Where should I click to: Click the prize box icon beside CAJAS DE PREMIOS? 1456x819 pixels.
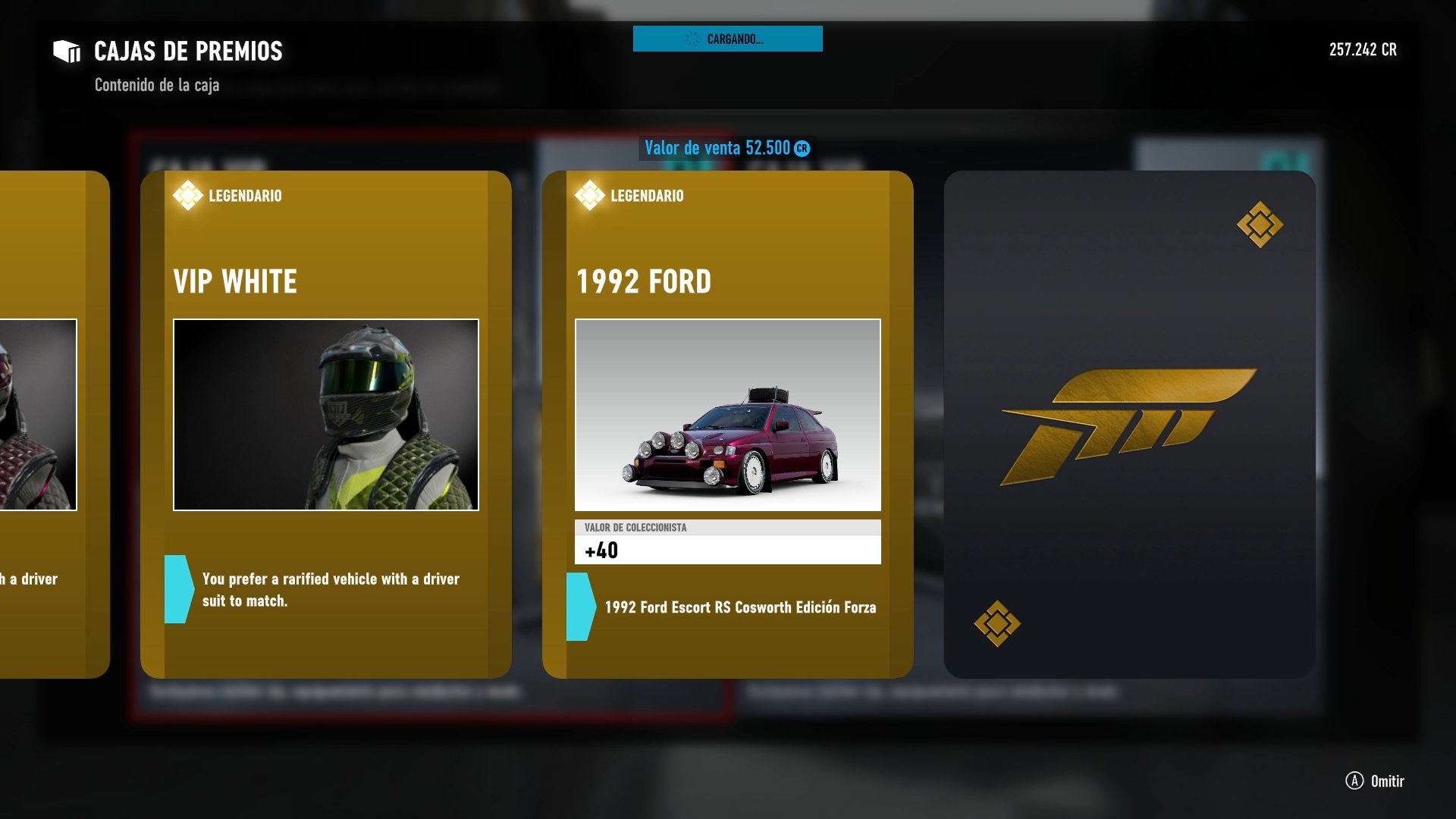click(67, 51)
